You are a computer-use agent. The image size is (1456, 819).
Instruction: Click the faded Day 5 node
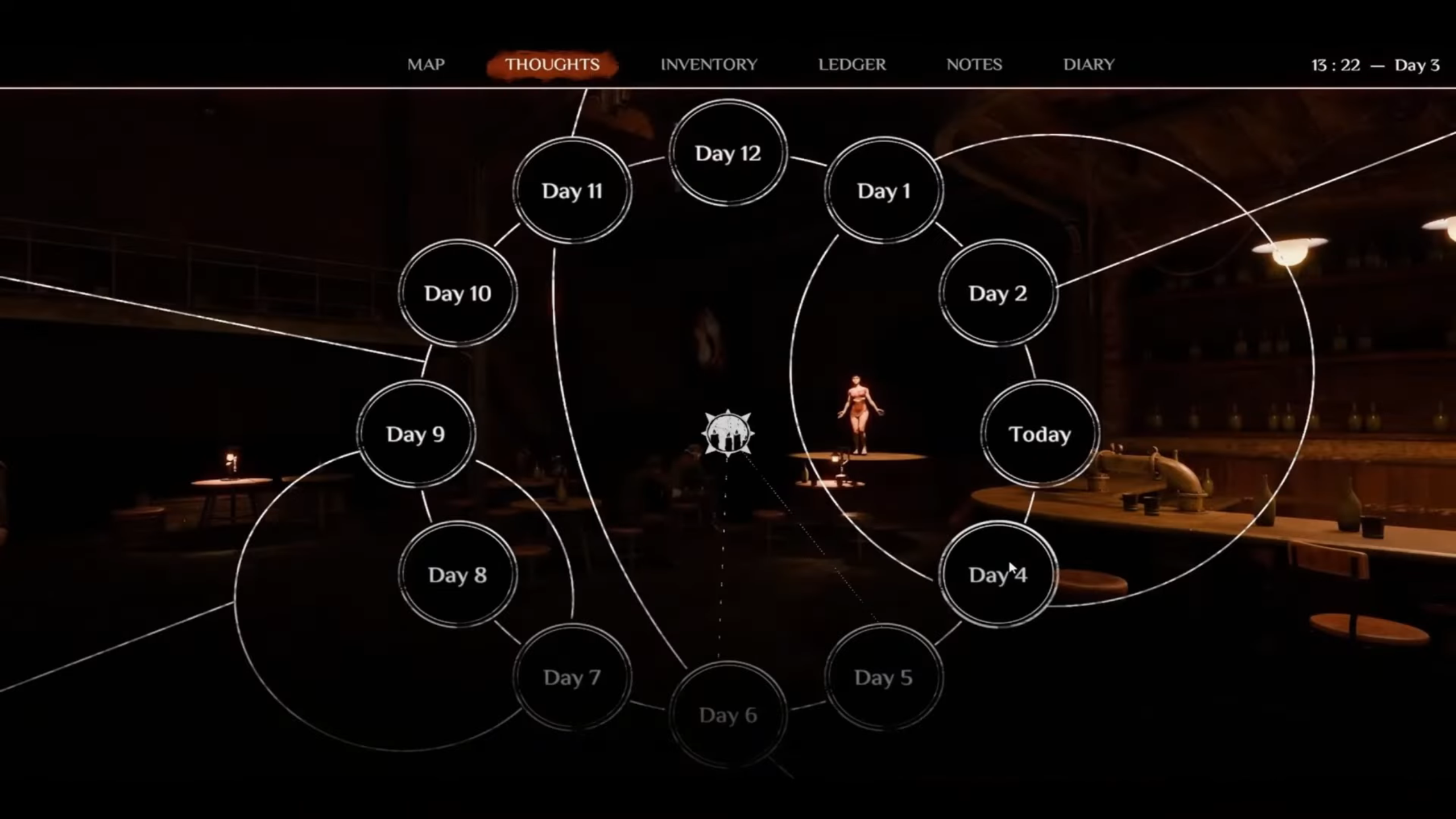[x=883, y=677]
